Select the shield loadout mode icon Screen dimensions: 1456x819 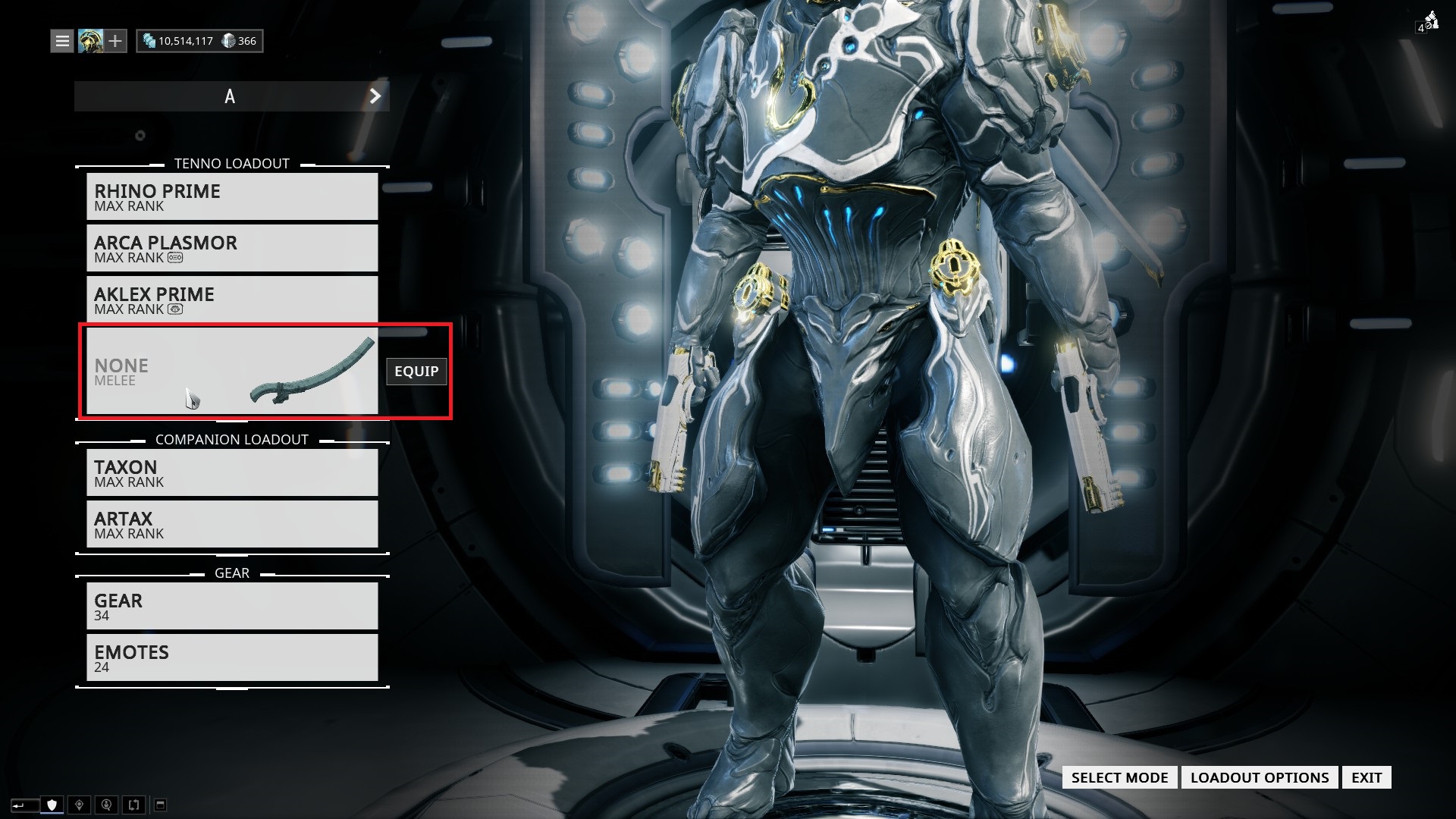point(52,804)
